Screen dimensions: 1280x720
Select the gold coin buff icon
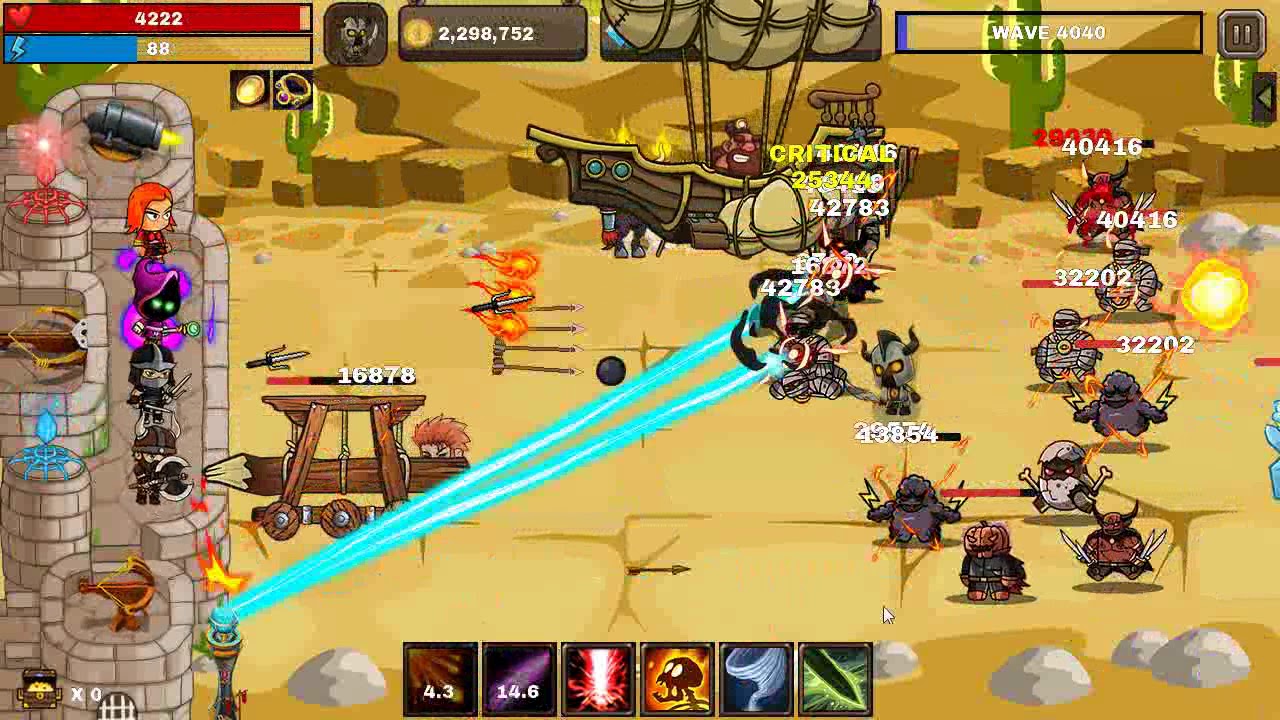[250, 91]
